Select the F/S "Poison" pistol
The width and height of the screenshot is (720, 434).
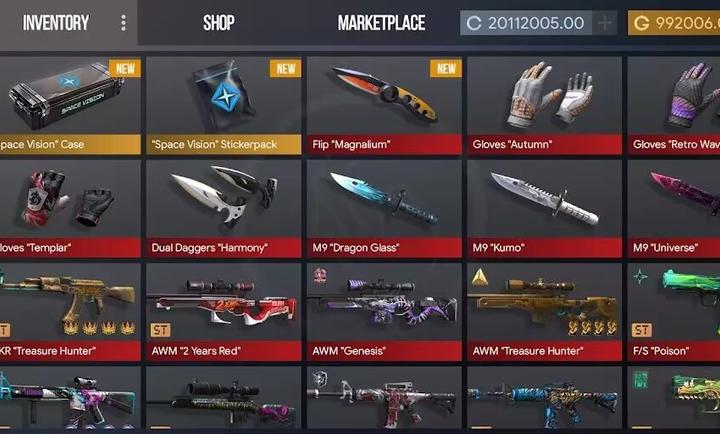(x=674, y=310)
